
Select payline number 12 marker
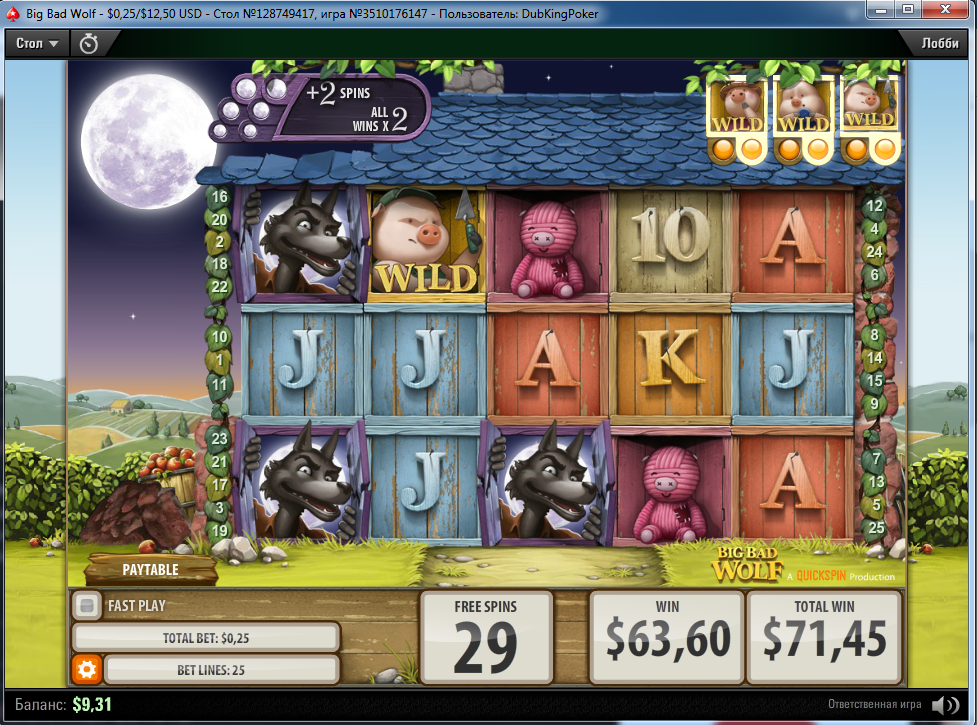point(874,207)
